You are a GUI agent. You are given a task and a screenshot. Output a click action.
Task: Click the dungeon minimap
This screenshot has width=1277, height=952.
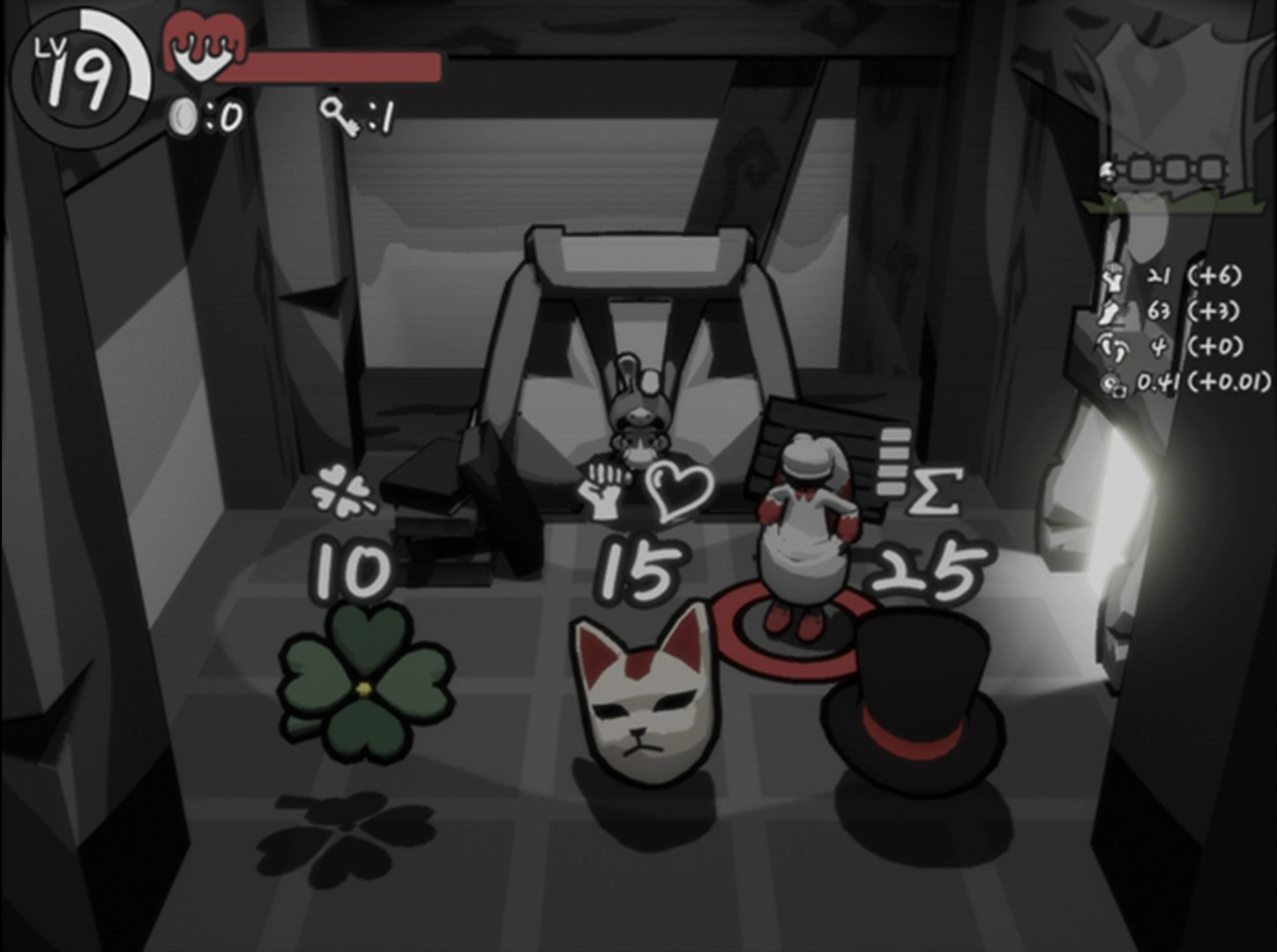pyautogui.click(x=1164, y=172)
